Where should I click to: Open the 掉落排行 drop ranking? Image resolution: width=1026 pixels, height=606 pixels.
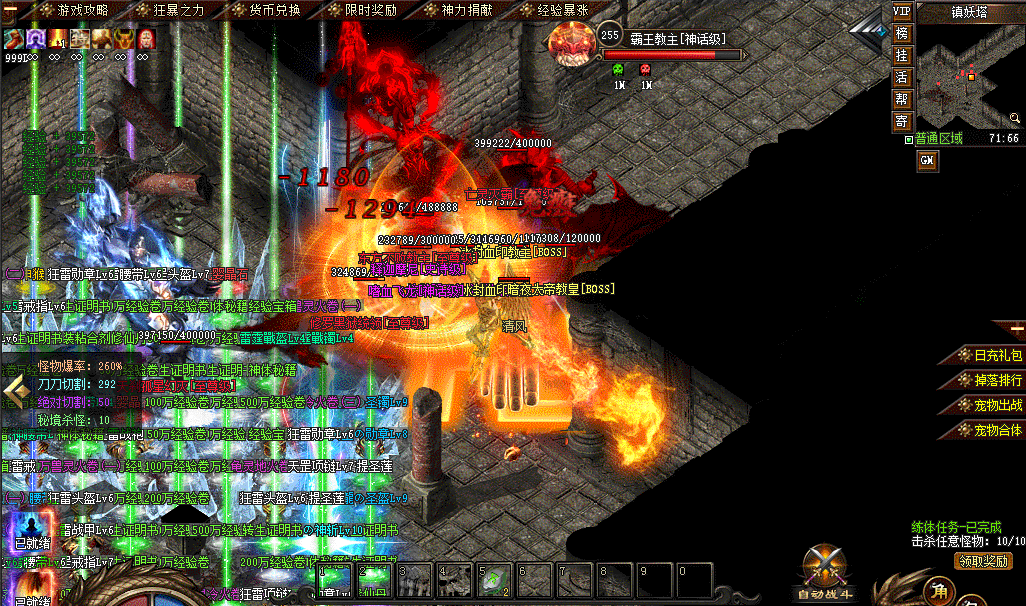click(989, 380)
